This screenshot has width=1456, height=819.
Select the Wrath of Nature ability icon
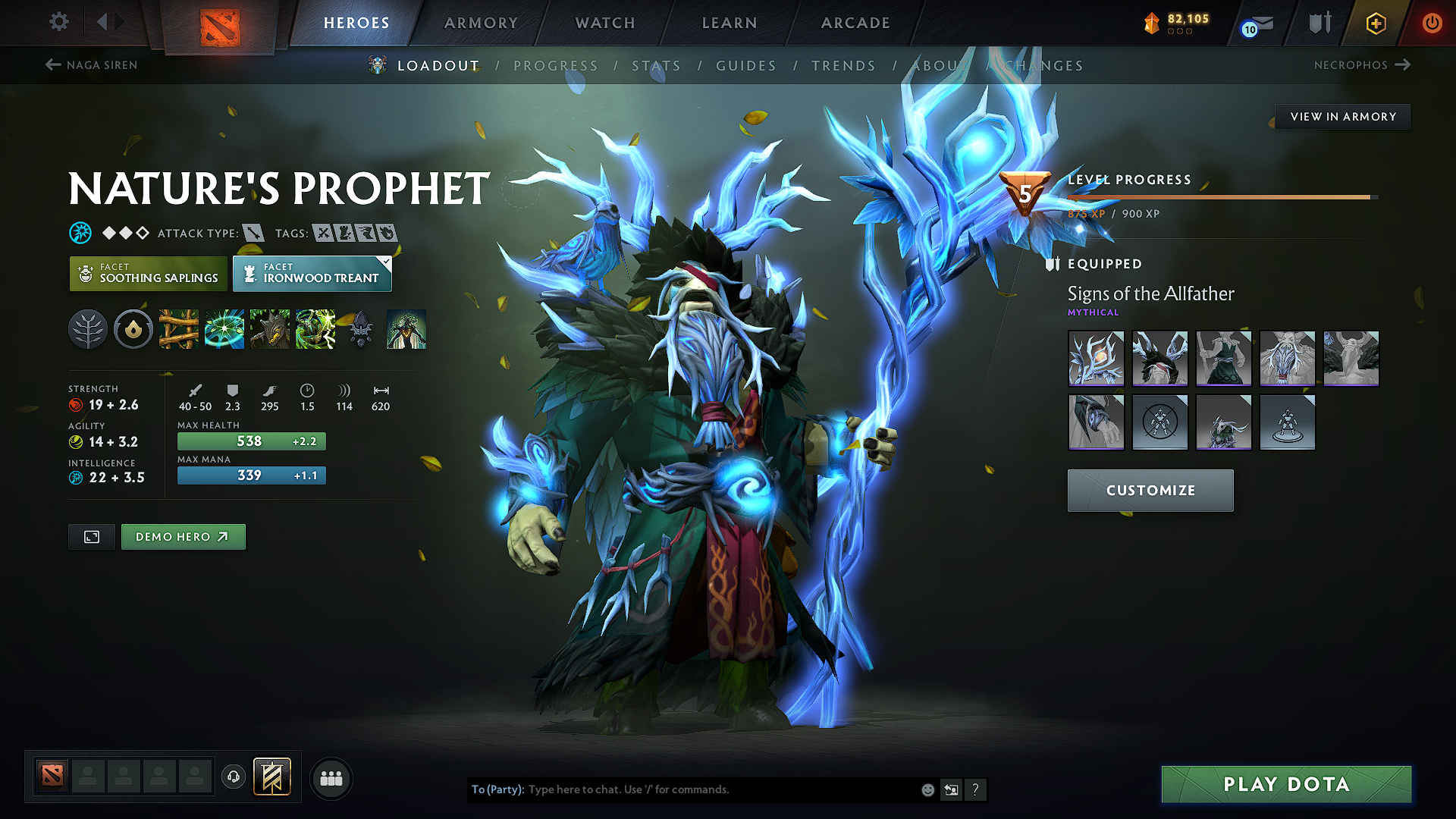point(315,329)
